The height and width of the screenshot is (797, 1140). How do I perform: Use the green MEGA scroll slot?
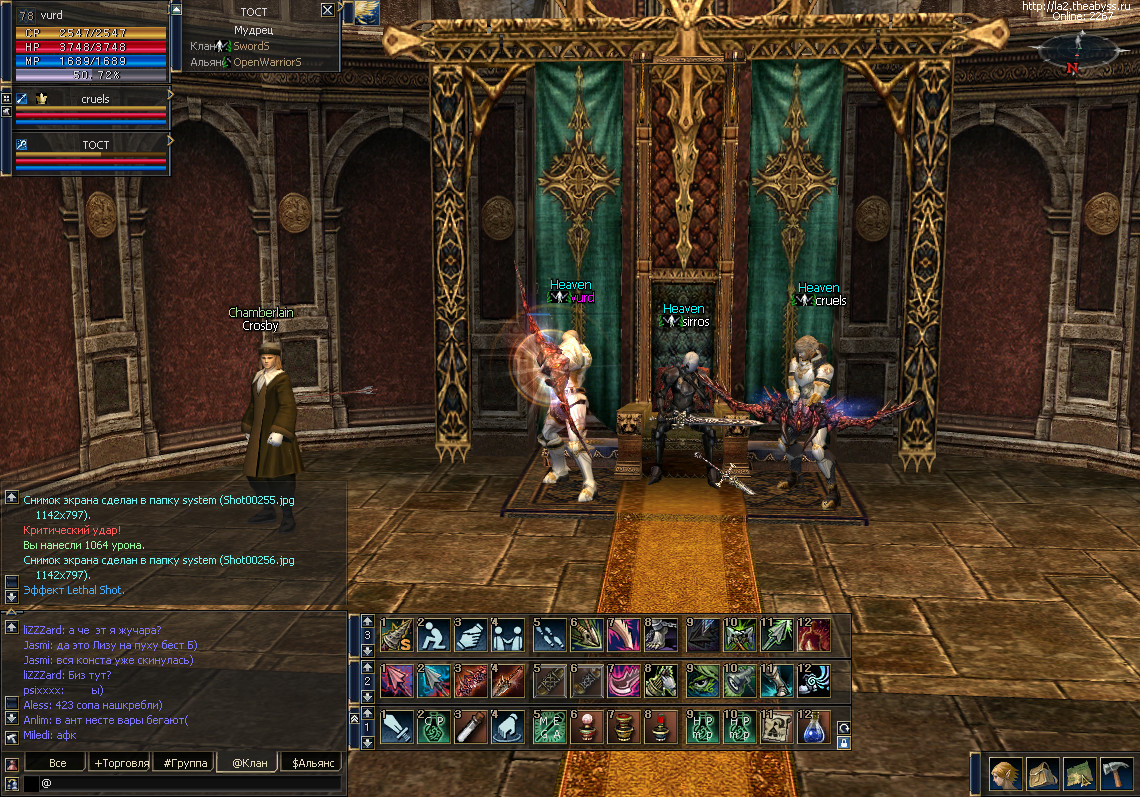[549, 727]
